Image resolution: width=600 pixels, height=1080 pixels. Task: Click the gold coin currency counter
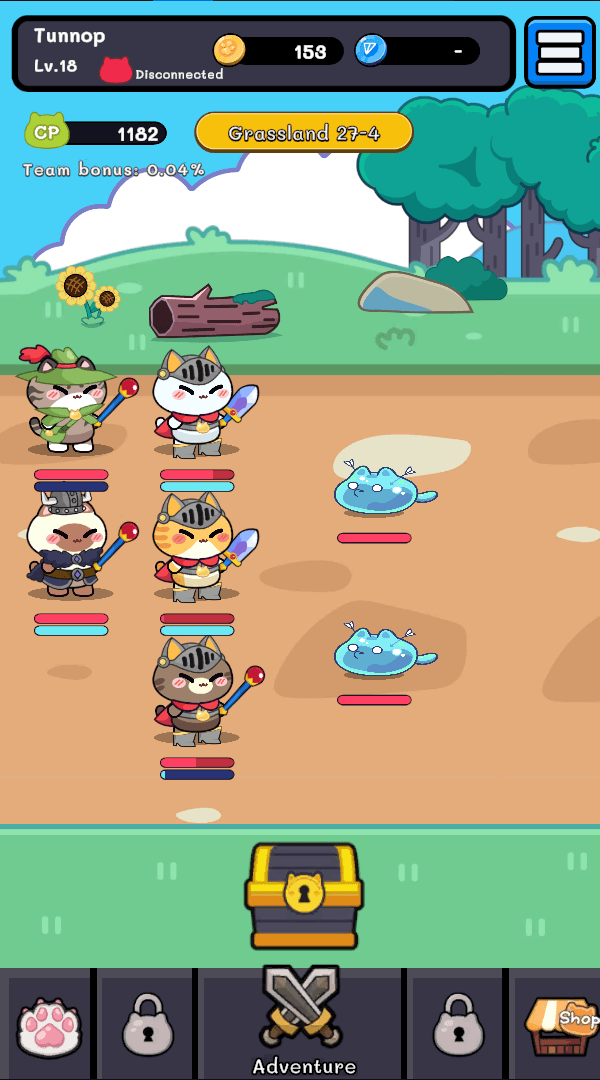[x=278, y=51]
